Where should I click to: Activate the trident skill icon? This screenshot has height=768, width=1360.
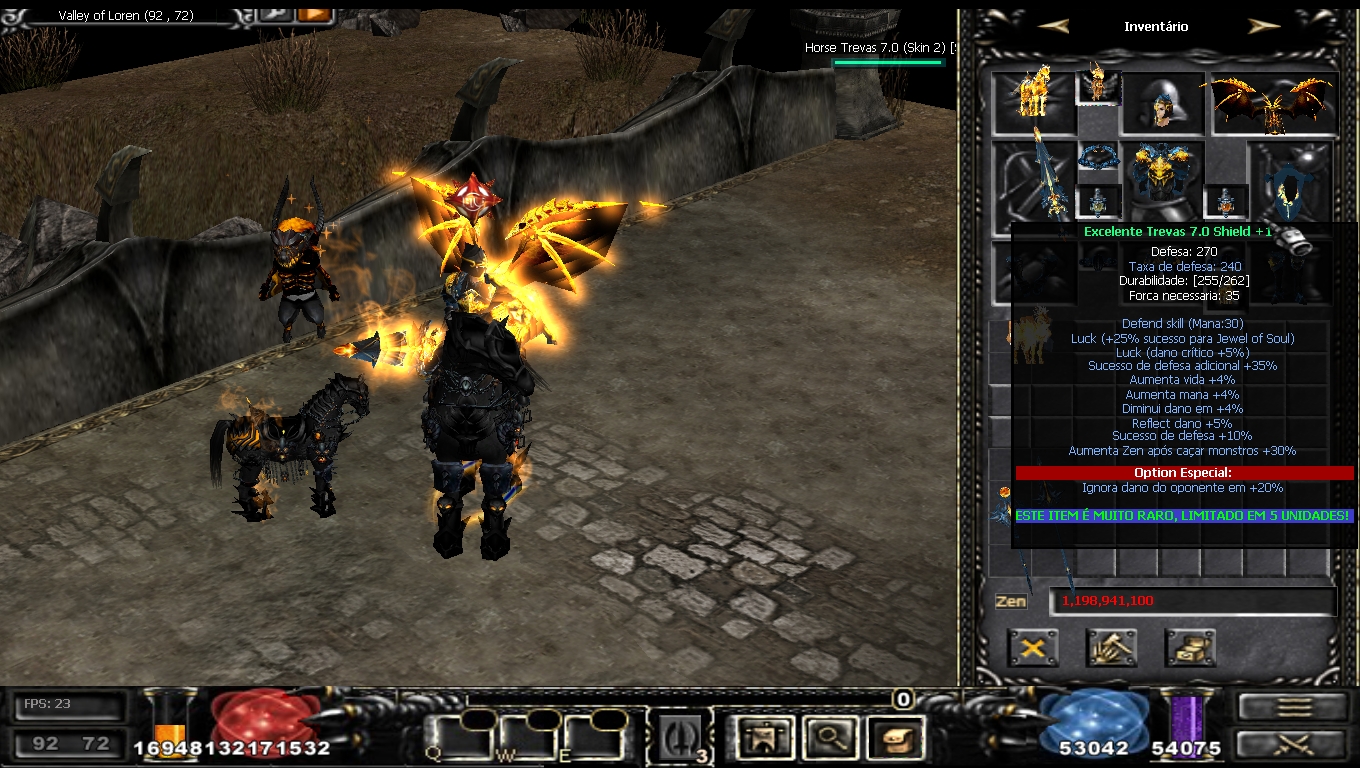[681, 739]
